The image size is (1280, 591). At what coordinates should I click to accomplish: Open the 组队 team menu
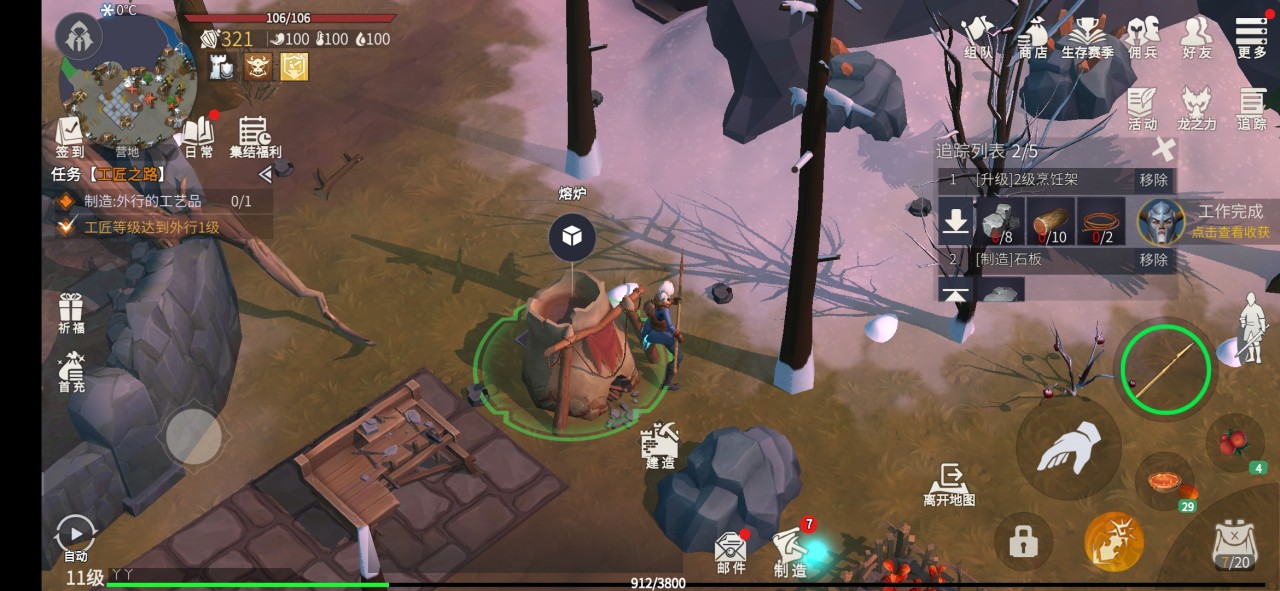pyautogui.click(x=978, y=37)
